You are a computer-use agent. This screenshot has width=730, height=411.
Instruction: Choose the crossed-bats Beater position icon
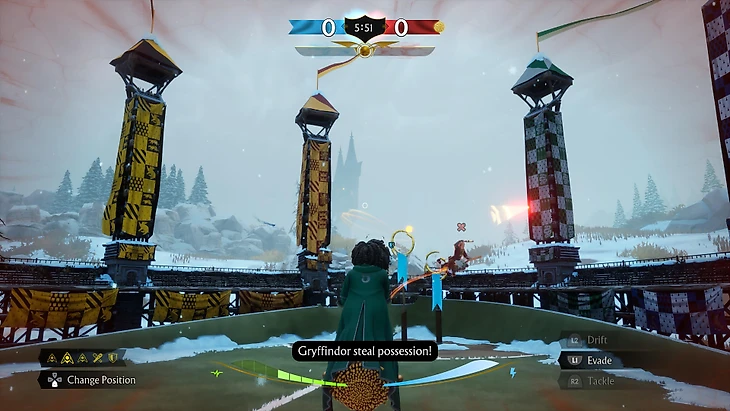pyautogui.click(x=96, y=357)
